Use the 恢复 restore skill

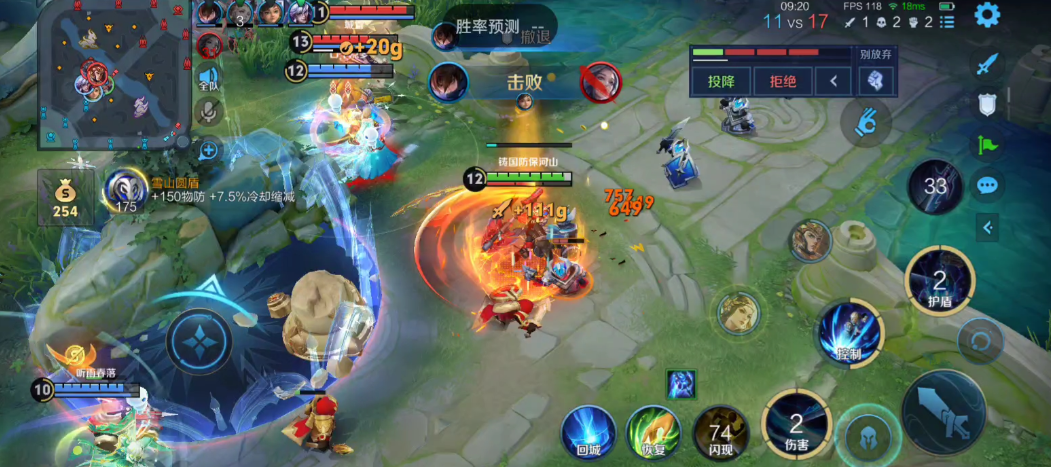(652, 432)
